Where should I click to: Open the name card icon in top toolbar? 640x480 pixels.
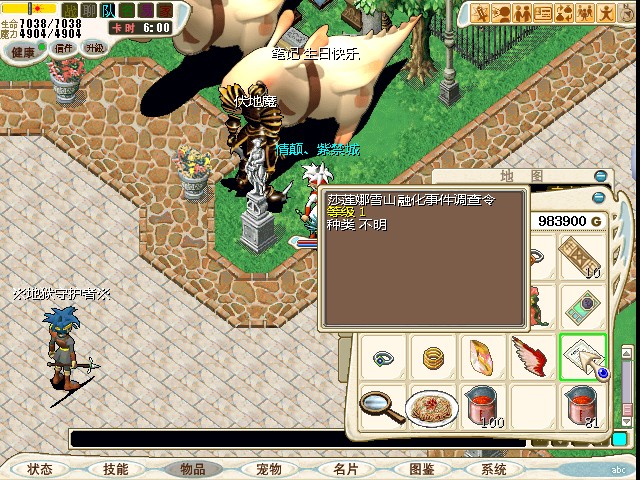(543, 13)
